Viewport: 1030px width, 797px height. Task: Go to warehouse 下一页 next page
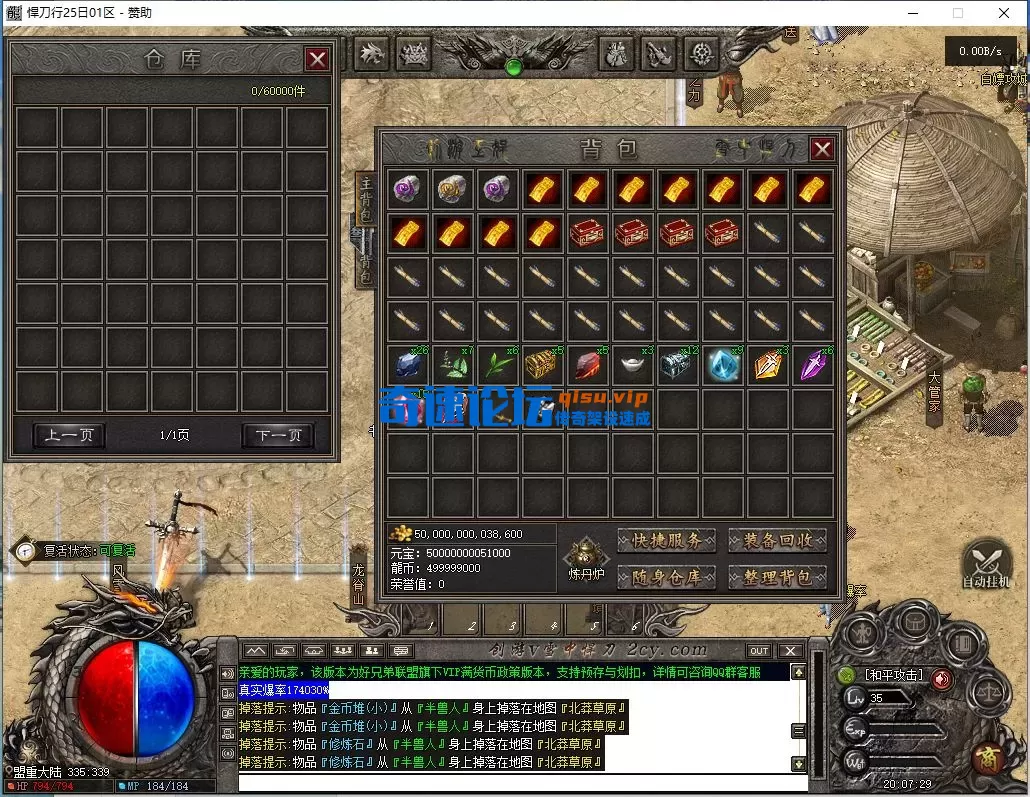point(278,435)
